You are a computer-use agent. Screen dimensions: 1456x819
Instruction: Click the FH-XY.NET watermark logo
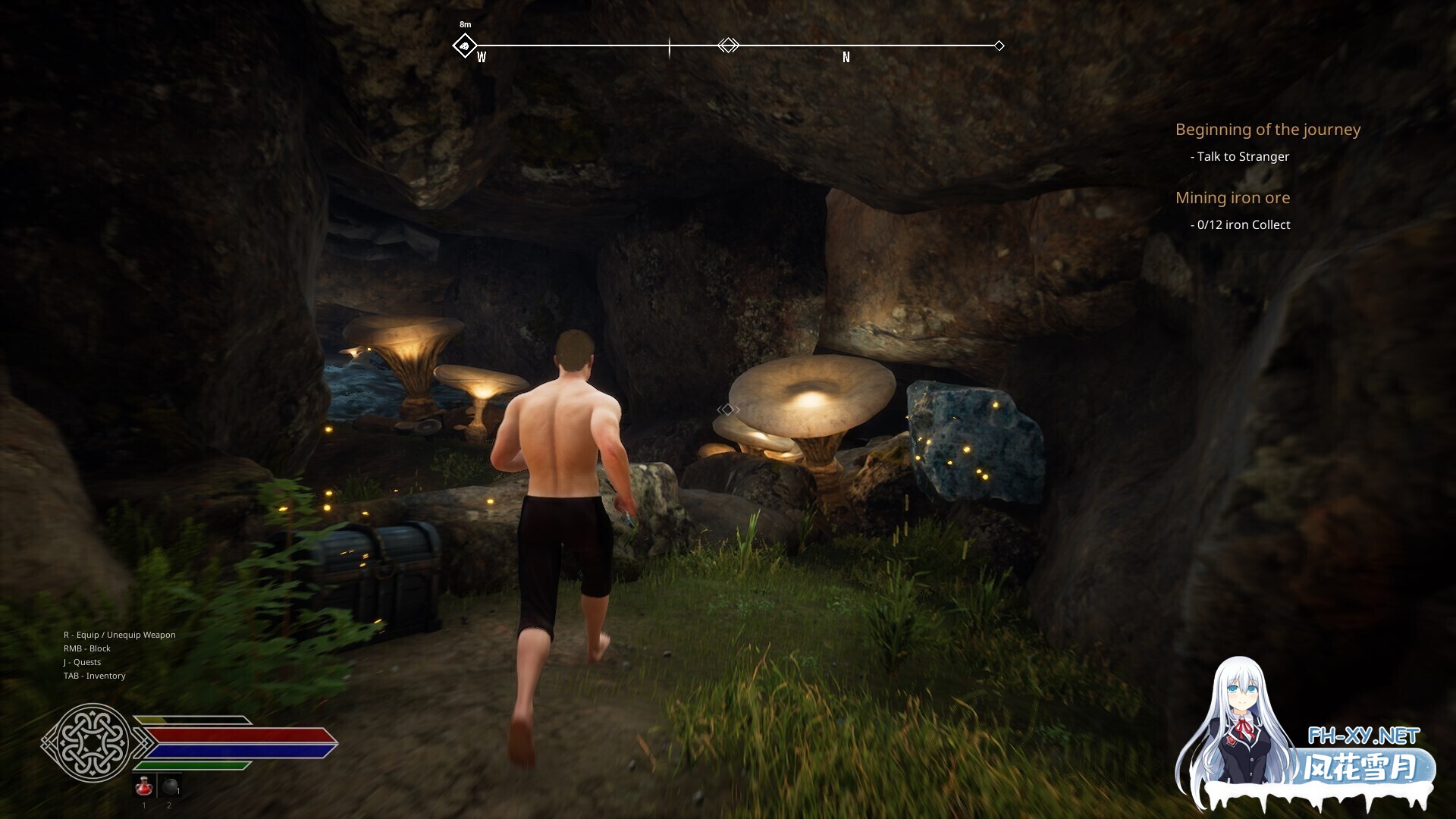coord(1363,736)
